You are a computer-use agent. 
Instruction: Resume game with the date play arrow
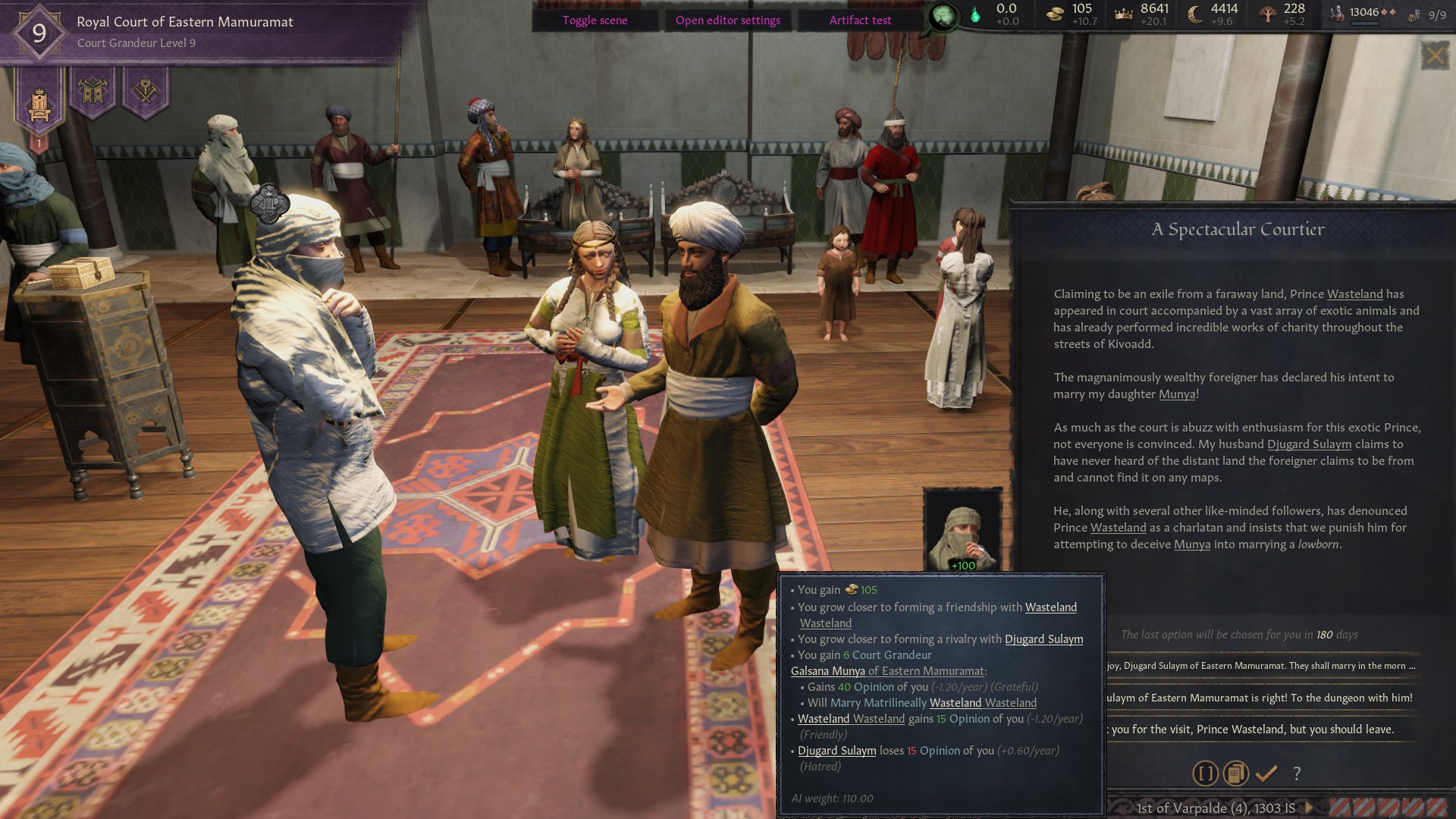click(x=1308, y=808)
